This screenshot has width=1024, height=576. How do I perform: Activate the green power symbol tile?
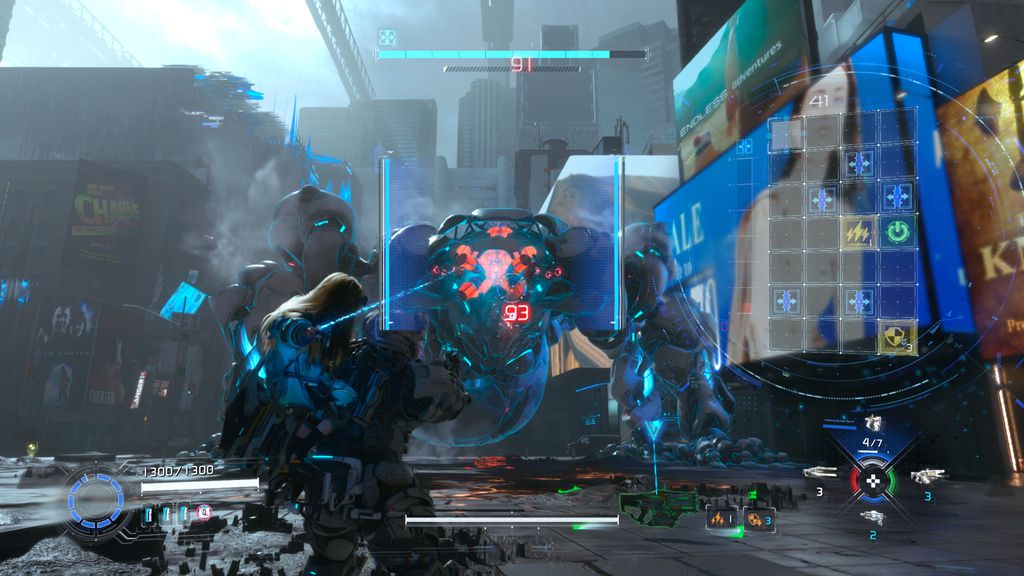click(x=897, y=233)
